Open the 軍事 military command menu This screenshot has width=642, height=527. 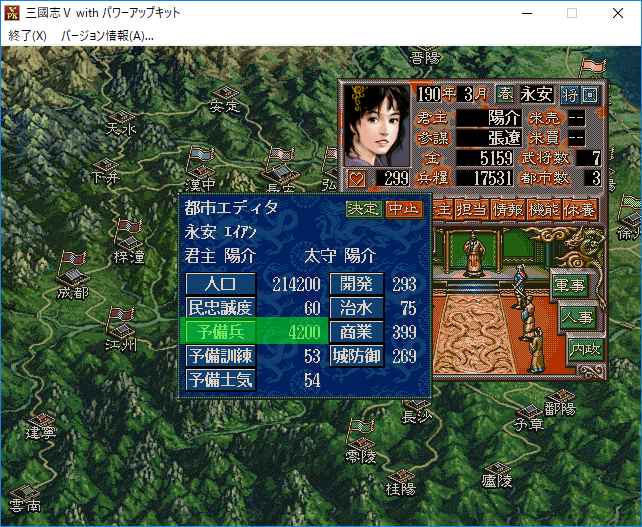tap(569, 284)
